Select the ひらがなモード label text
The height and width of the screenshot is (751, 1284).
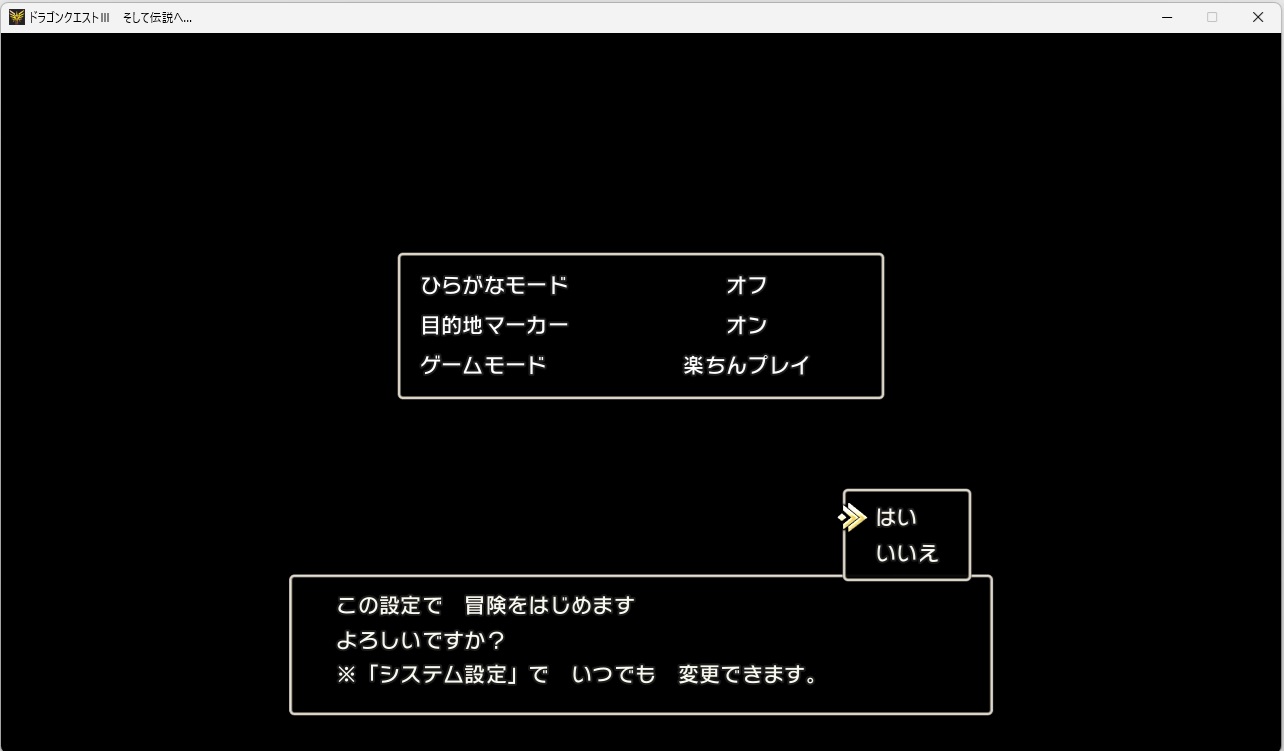point(494,285)
